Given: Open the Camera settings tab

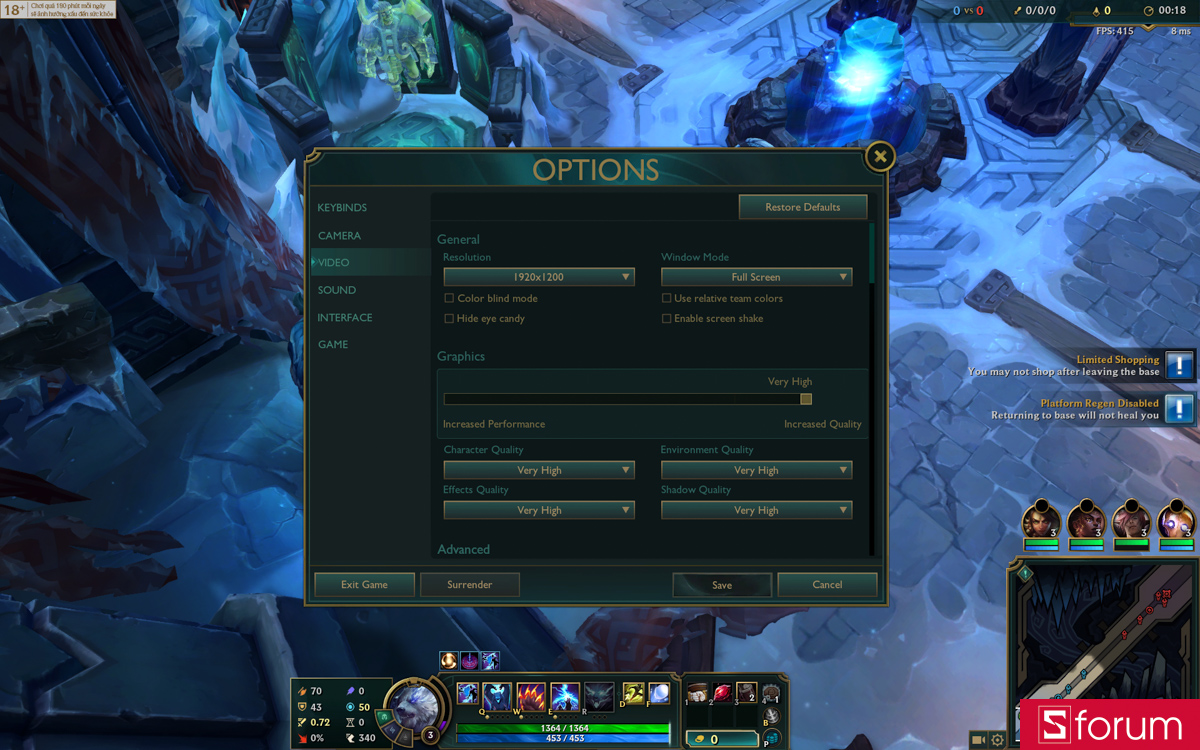Looking at the screenshot, I should click(x=339, y=236).
